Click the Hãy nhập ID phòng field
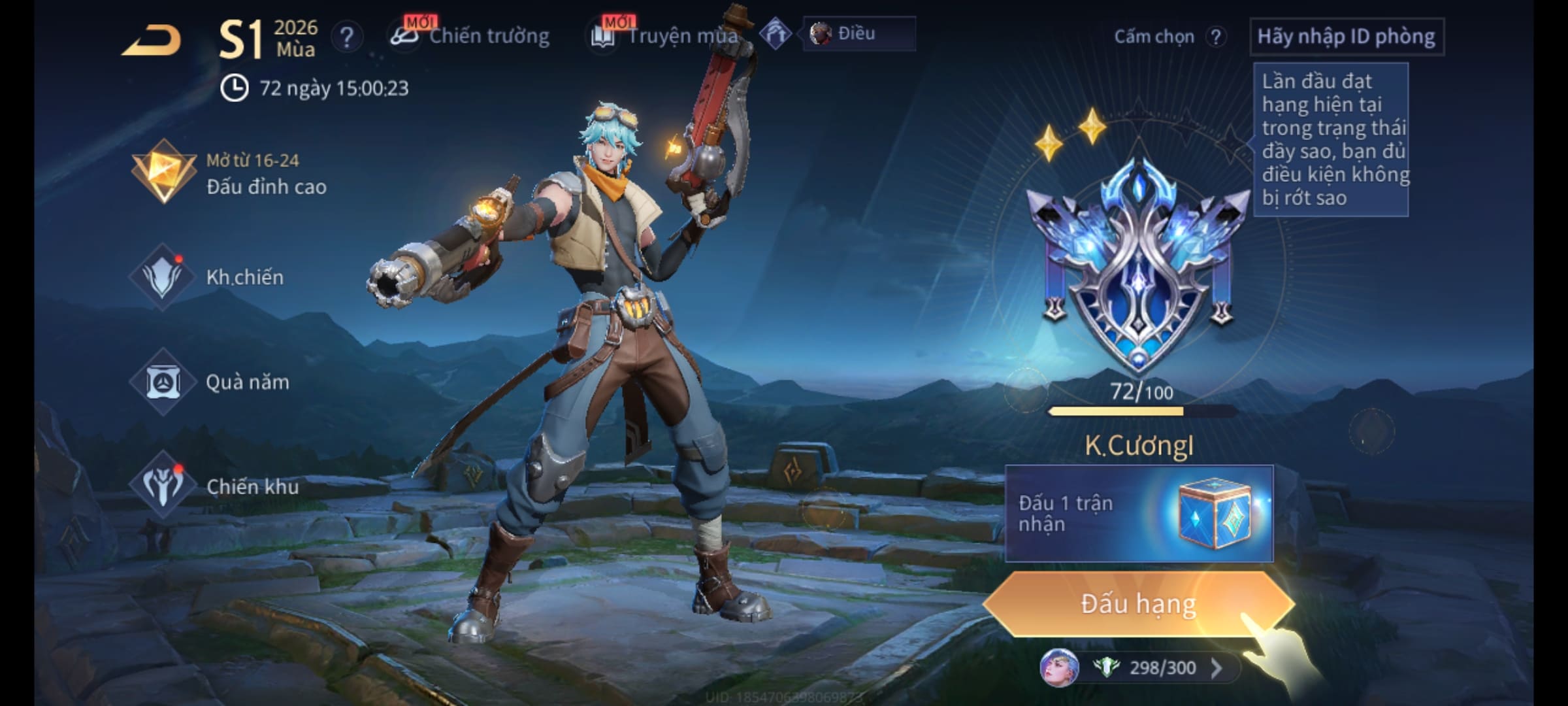The width and height of the screenshot is (1568, 706). 1346,37
